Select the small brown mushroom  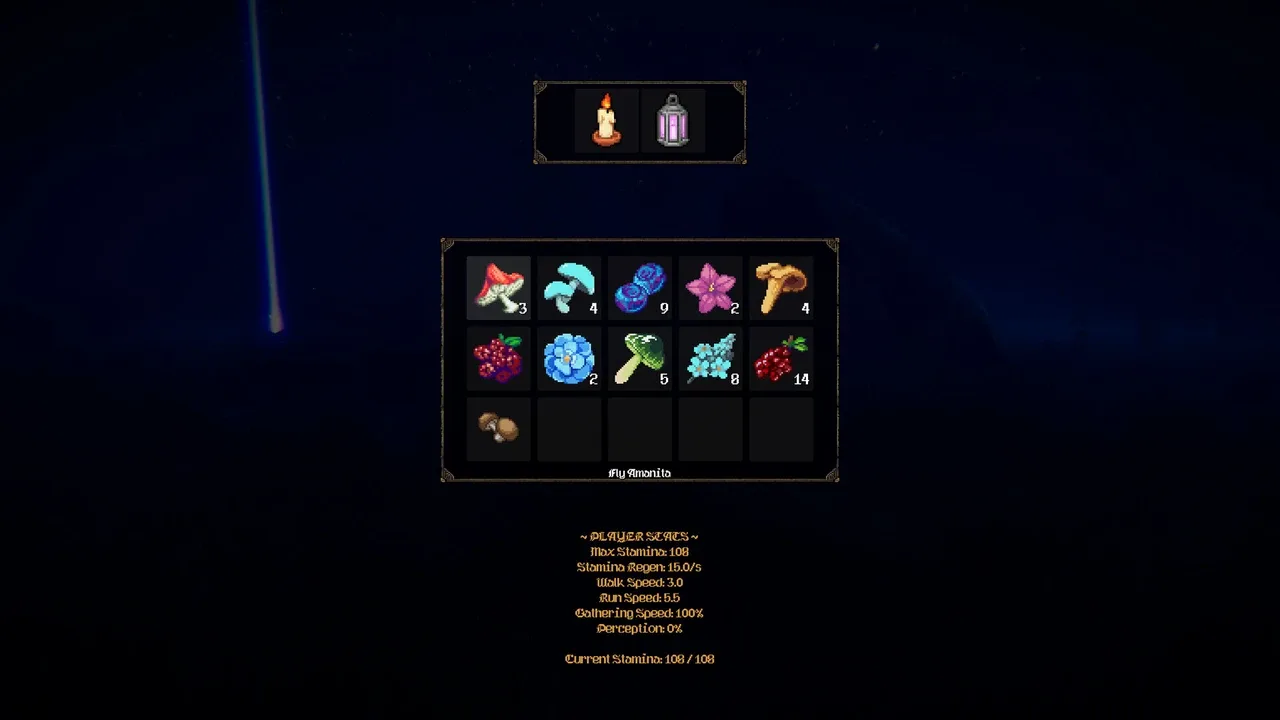coord(498,429)
